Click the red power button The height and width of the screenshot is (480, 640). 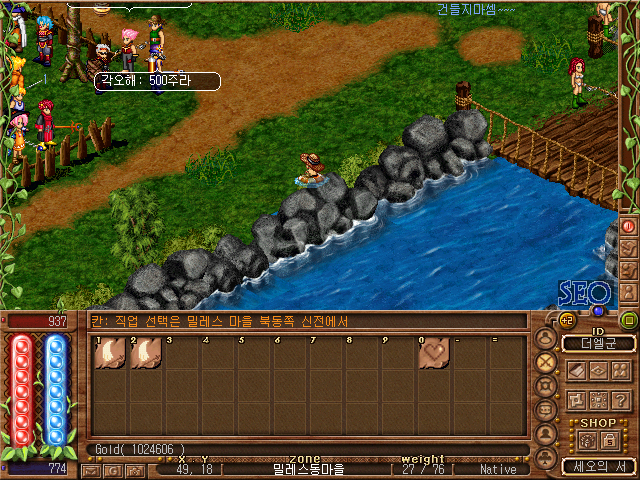[630, 226]
